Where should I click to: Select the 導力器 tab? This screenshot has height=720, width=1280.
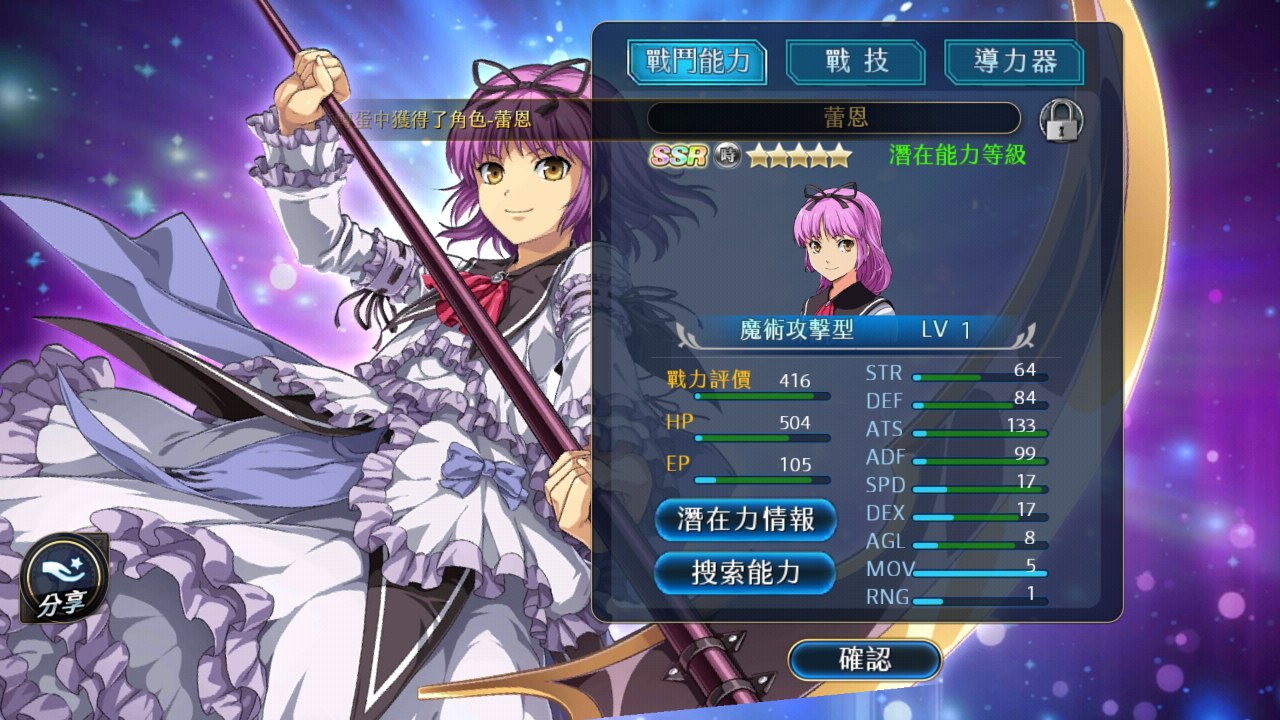coord(1015,62)
